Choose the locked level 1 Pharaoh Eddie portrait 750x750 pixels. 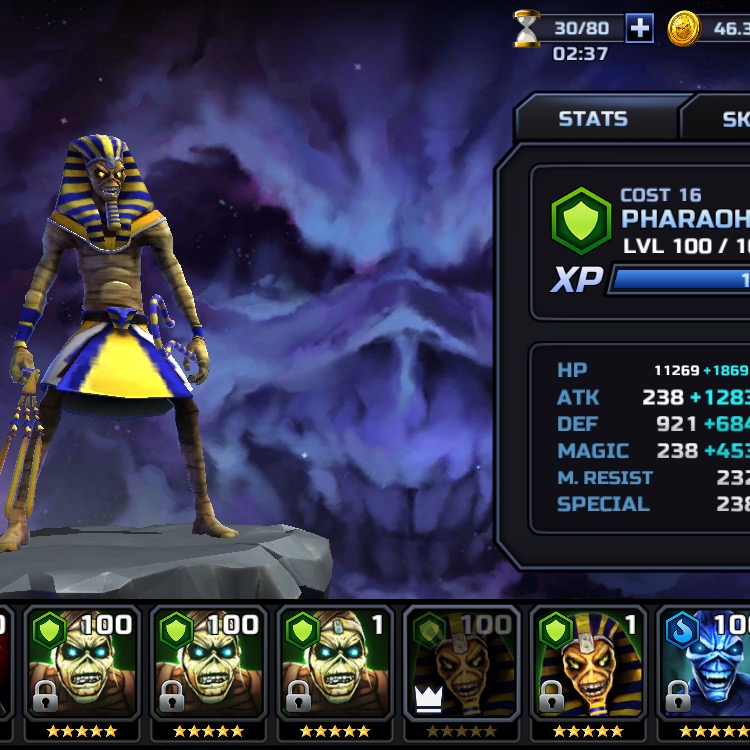point(588,665)
